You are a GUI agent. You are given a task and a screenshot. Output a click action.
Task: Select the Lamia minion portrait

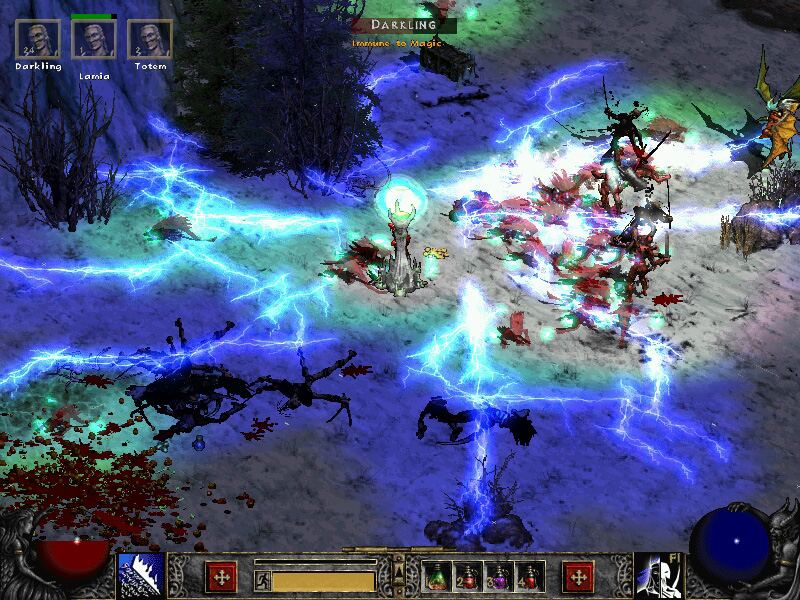(94, 40)
